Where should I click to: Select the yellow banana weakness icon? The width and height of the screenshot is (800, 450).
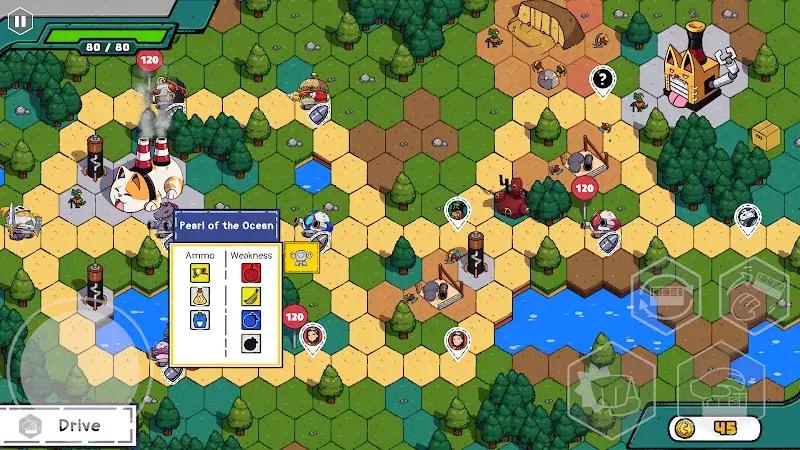[250, 296]
